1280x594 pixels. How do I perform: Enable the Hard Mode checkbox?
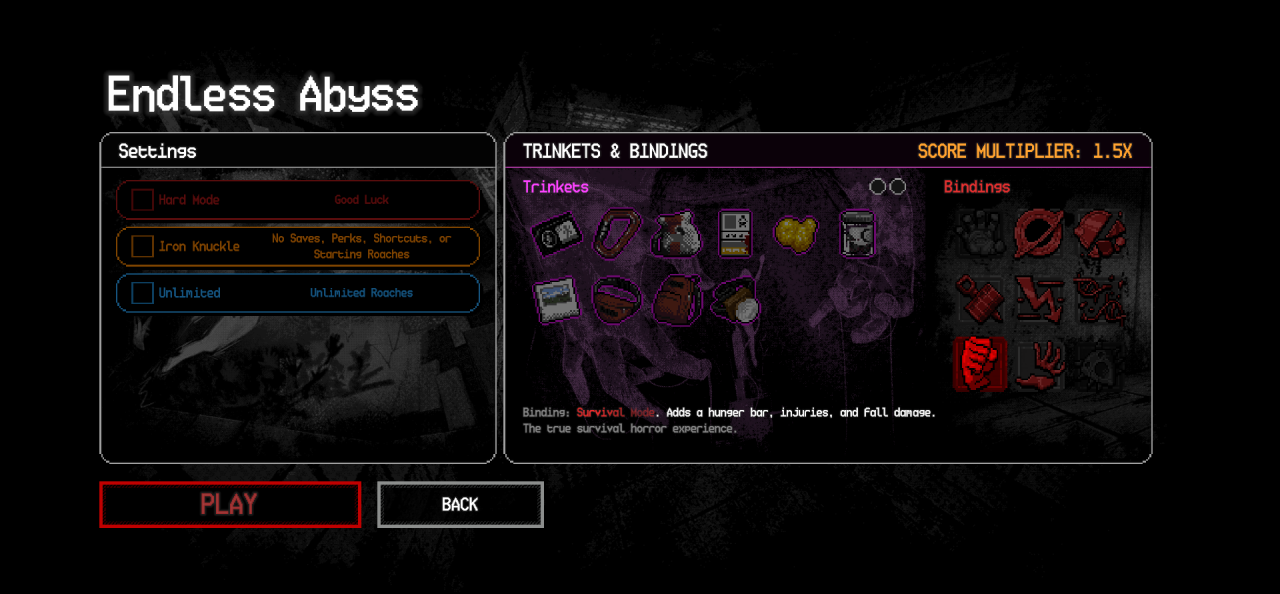pos(142,200)
